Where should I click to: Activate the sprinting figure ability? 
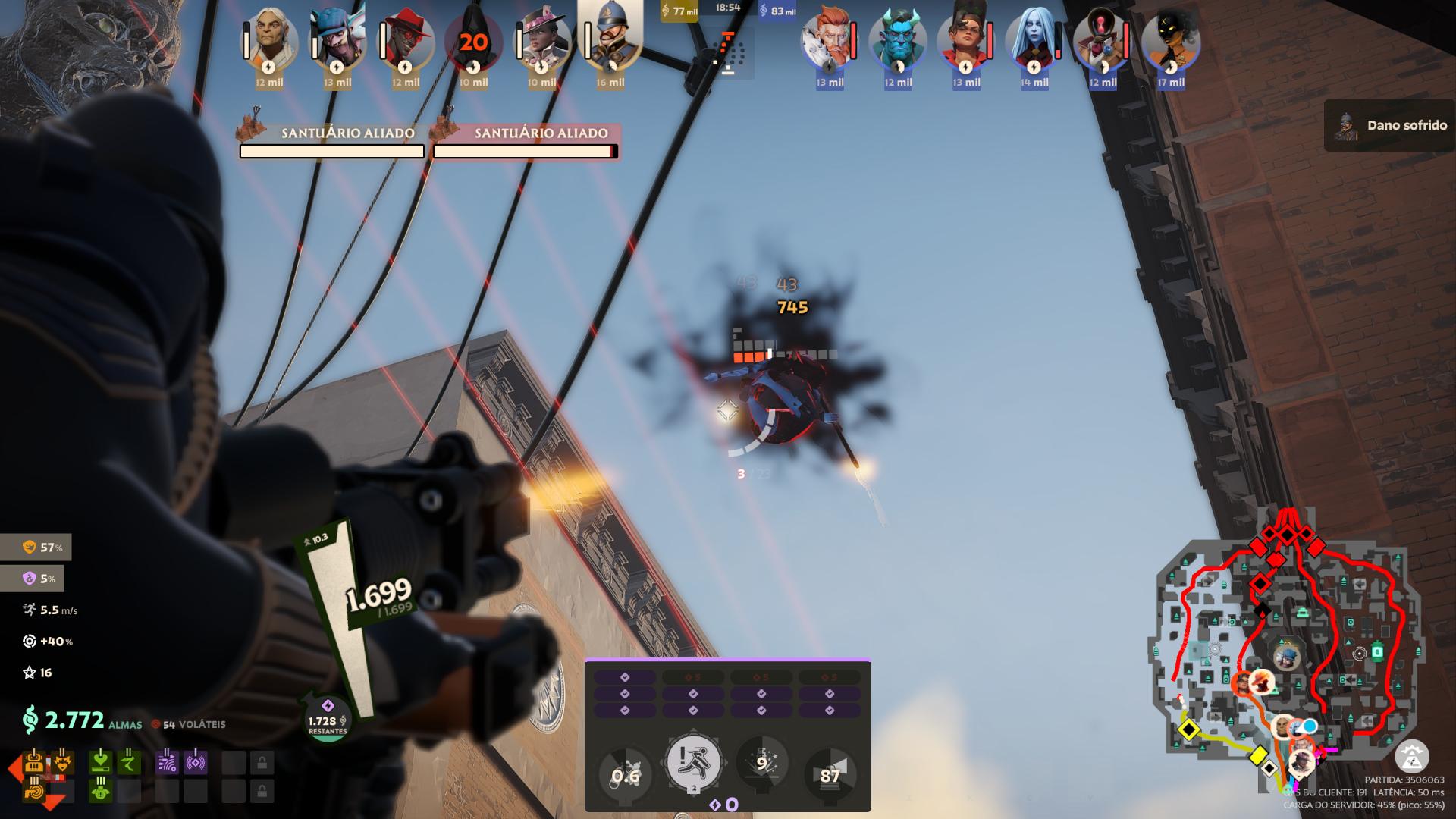click(x=693, y=764)
